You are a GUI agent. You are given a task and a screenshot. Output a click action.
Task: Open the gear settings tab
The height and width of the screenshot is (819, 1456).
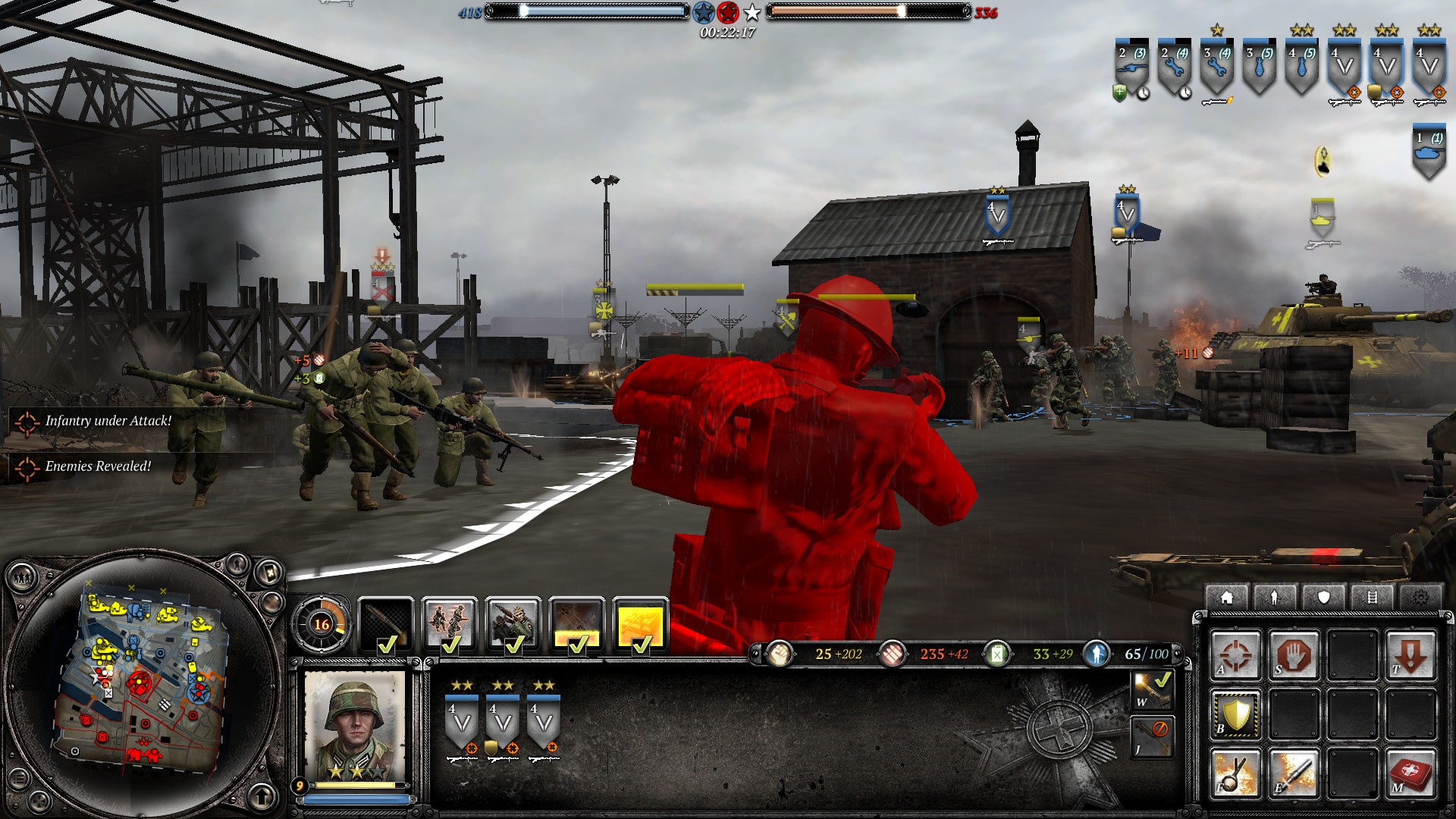(x=1420, y=598)
